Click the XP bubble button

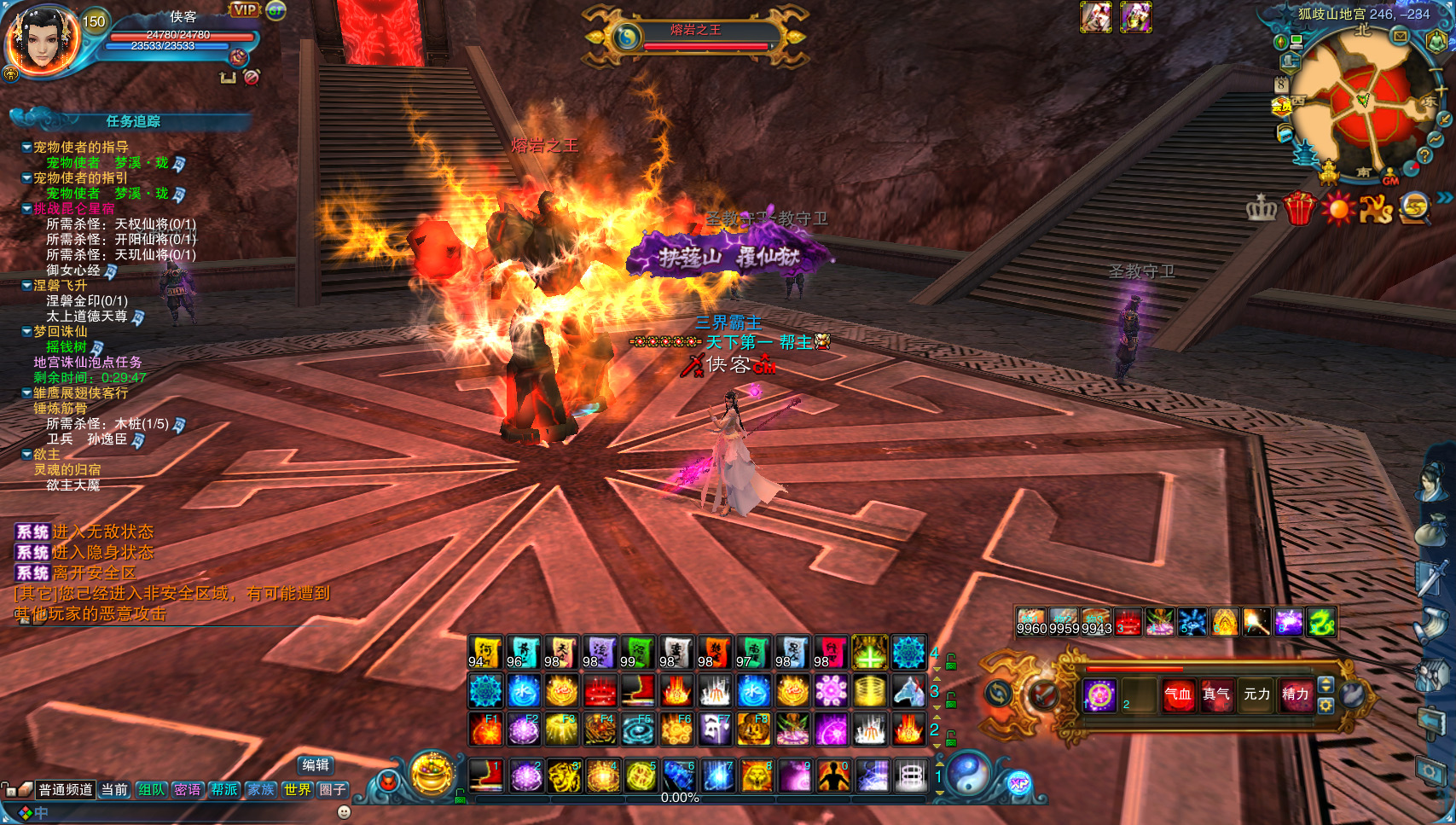tap(1019, 783)
